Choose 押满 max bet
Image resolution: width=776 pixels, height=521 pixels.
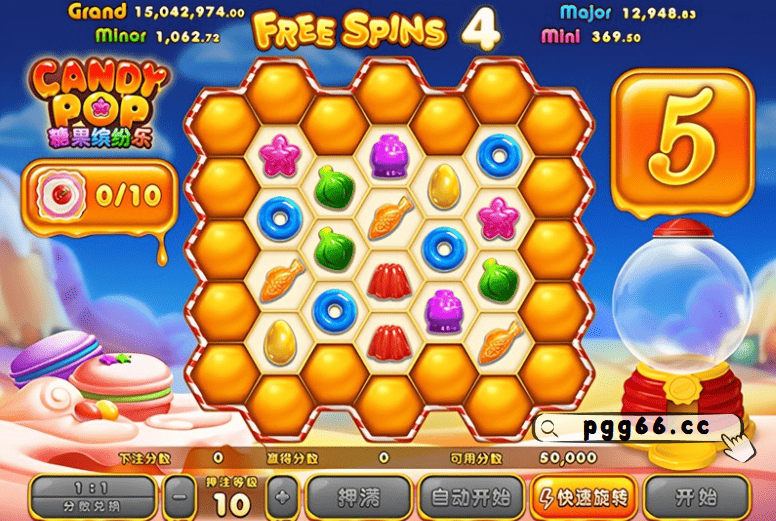pos(357,496)
